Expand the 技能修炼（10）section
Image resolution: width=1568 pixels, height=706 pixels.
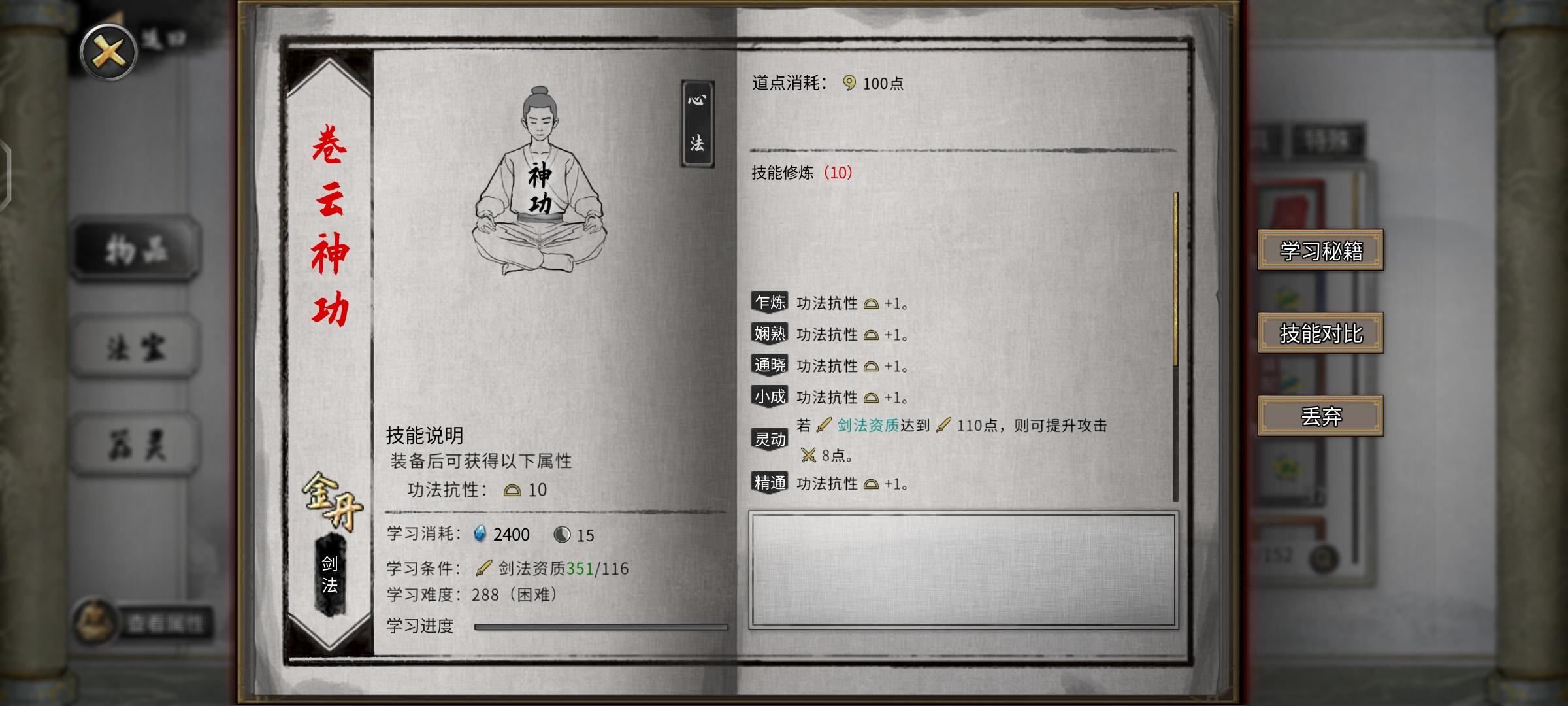pos(800,173)
